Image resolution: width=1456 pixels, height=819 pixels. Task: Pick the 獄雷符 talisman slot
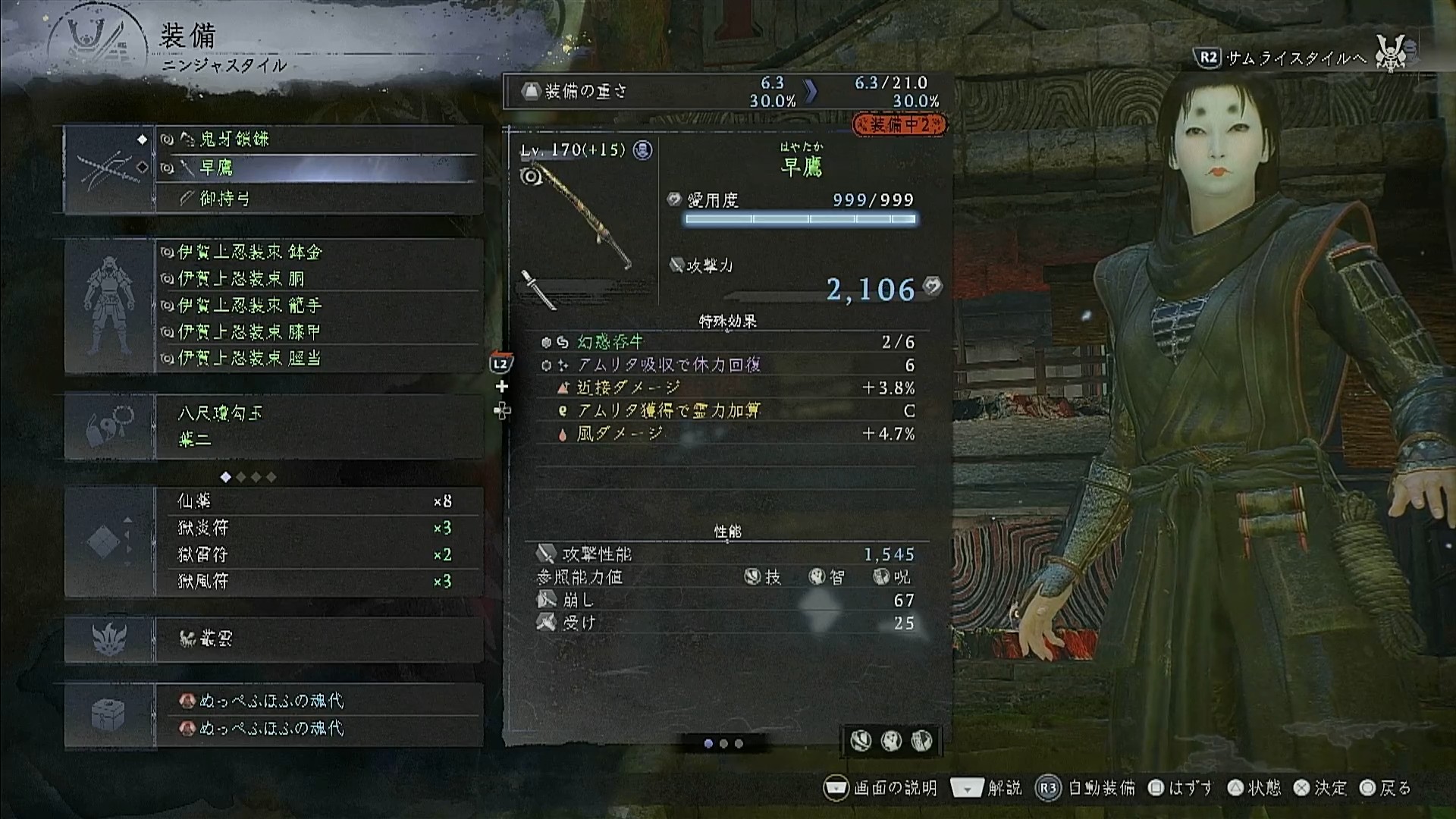click(318, 554)
